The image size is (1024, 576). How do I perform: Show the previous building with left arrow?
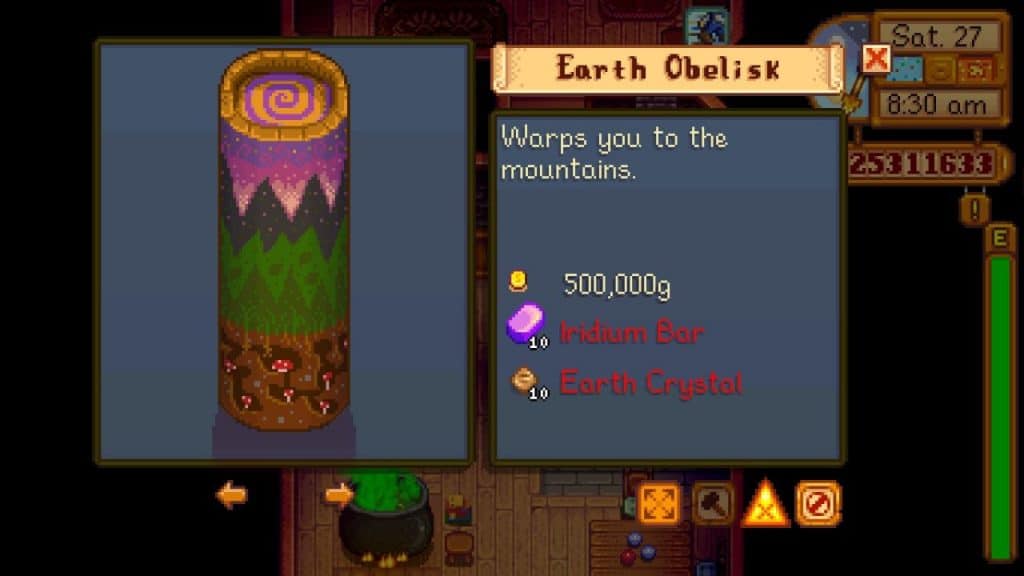click(x=231, y=494)
